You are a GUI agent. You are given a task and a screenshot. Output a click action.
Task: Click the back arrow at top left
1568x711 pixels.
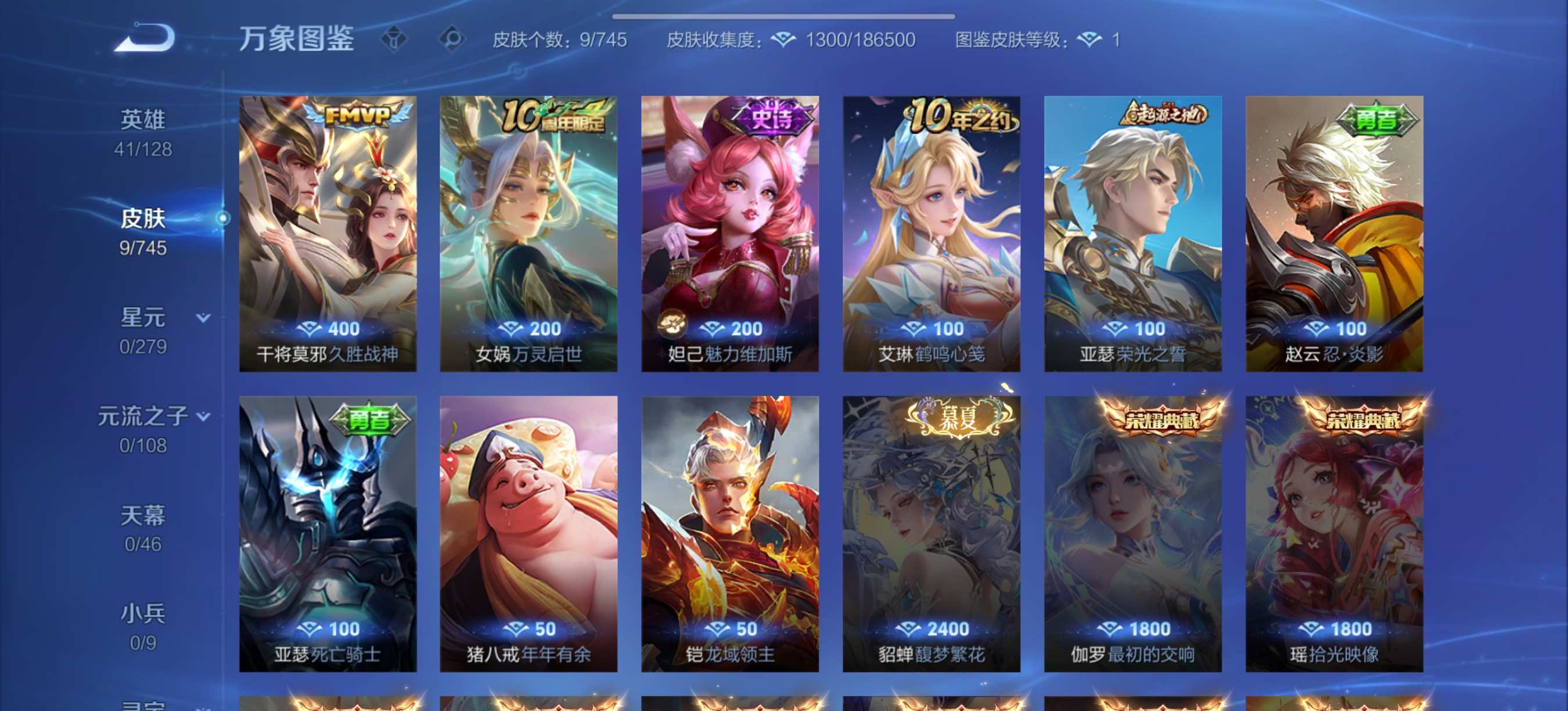tap(143, 38)
